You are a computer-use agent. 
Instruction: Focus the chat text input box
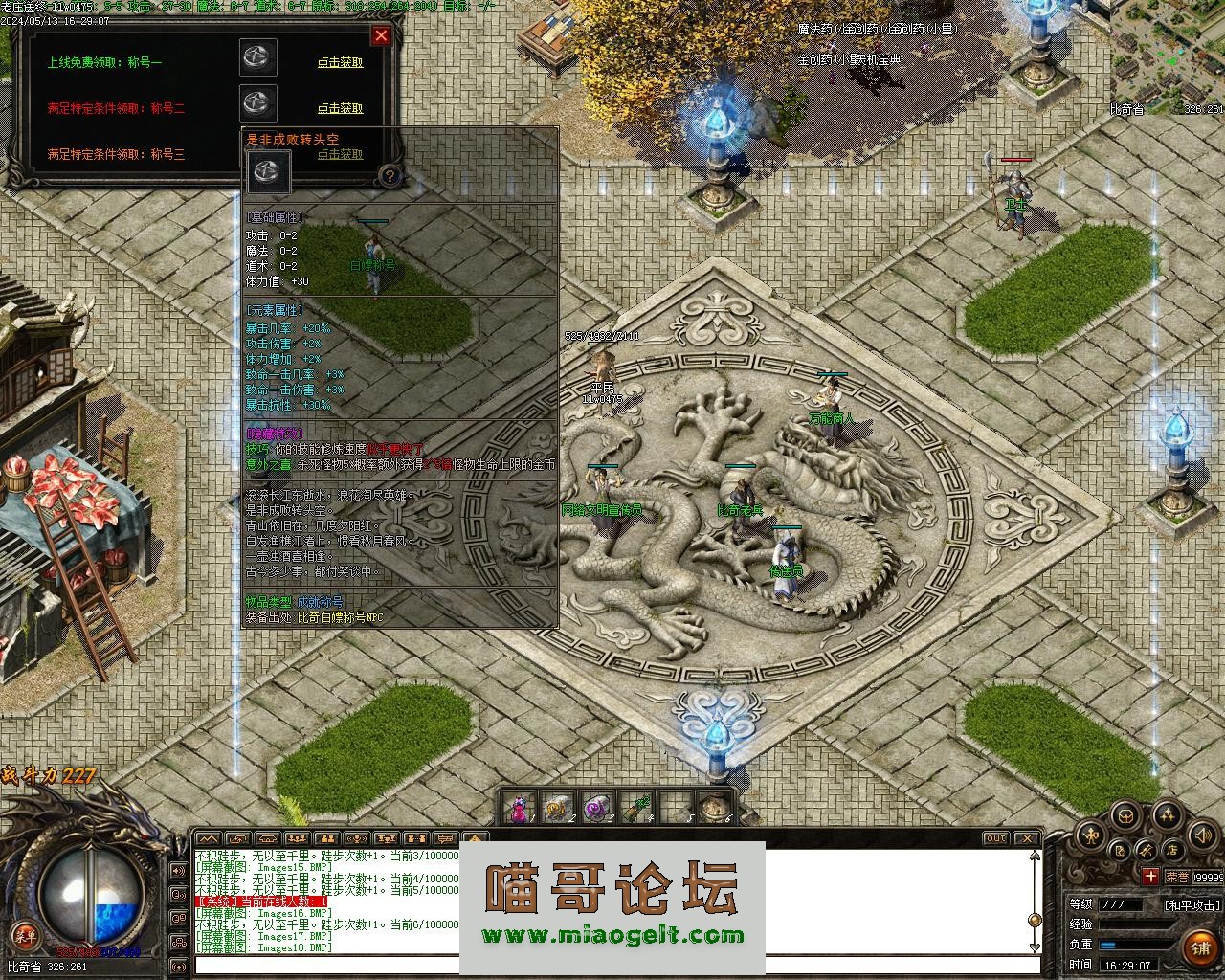[x=612, y=965]
